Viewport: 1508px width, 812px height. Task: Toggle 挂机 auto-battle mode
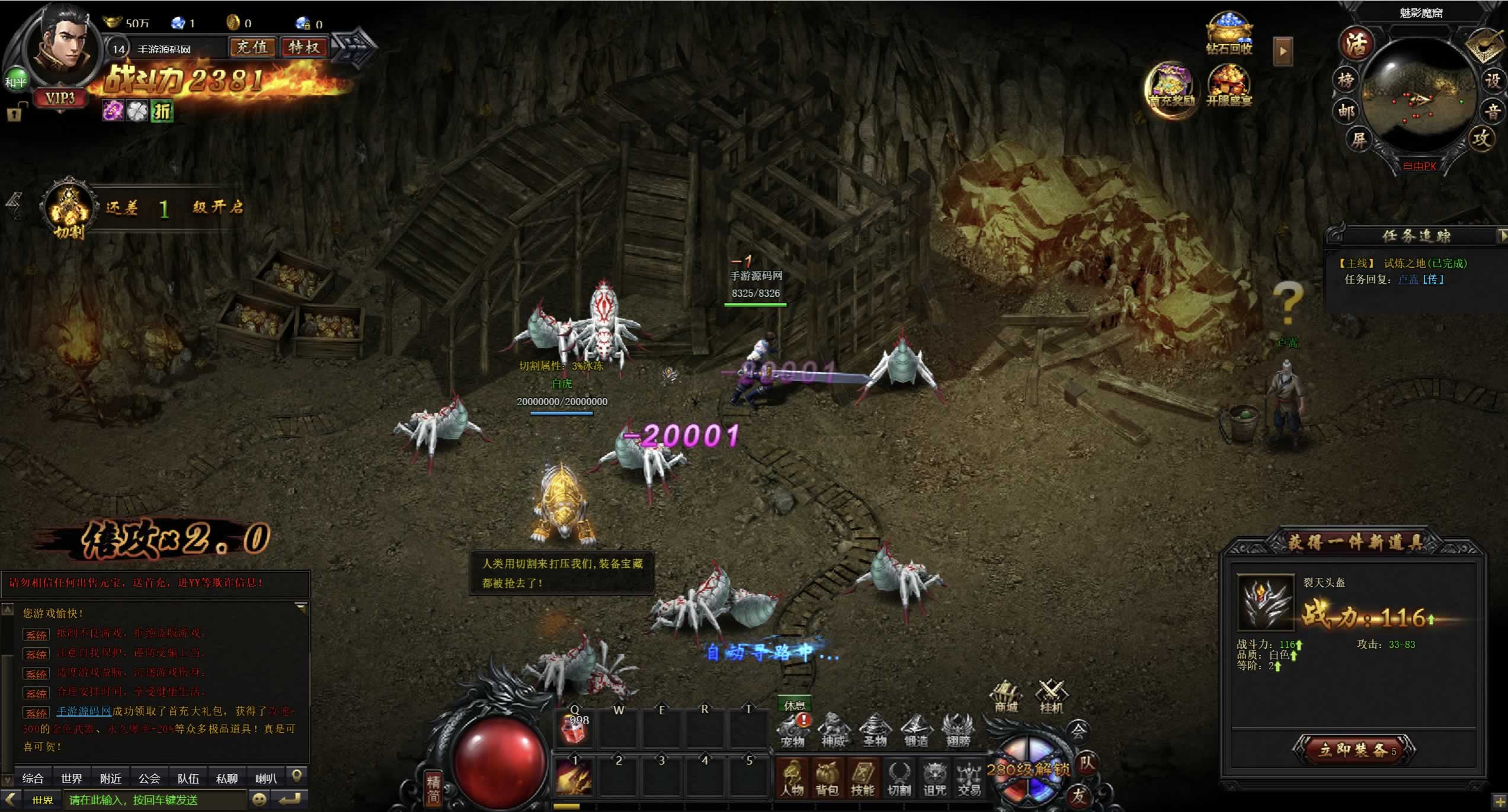click(x=1051, y=697)
